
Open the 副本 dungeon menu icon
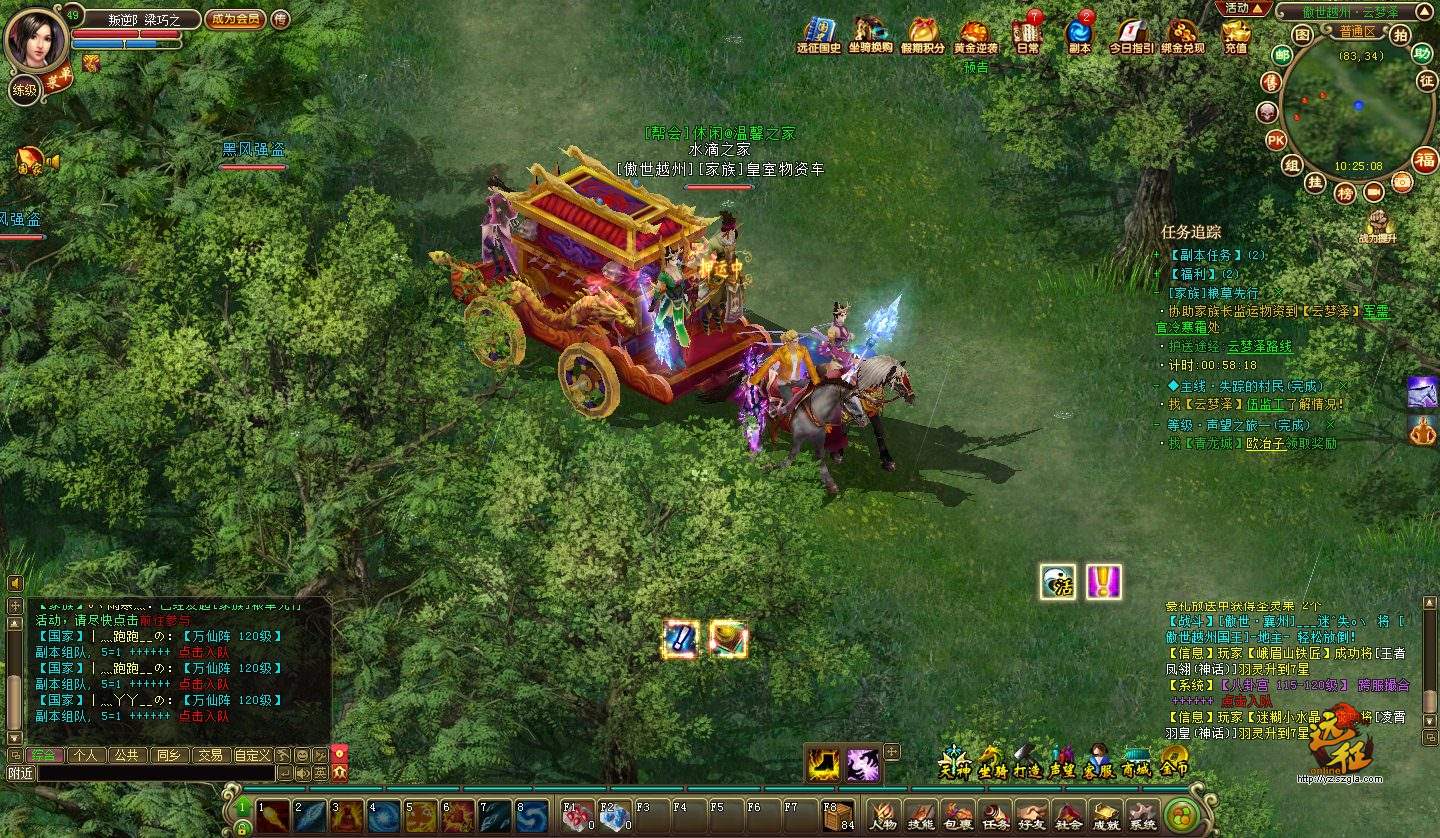[x=1080, y=35]
